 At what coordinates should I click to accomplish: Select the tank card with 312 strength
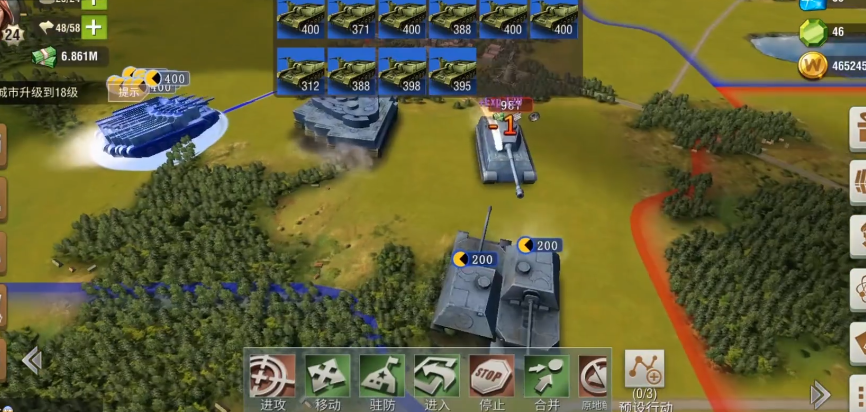(x=301, y=71)
